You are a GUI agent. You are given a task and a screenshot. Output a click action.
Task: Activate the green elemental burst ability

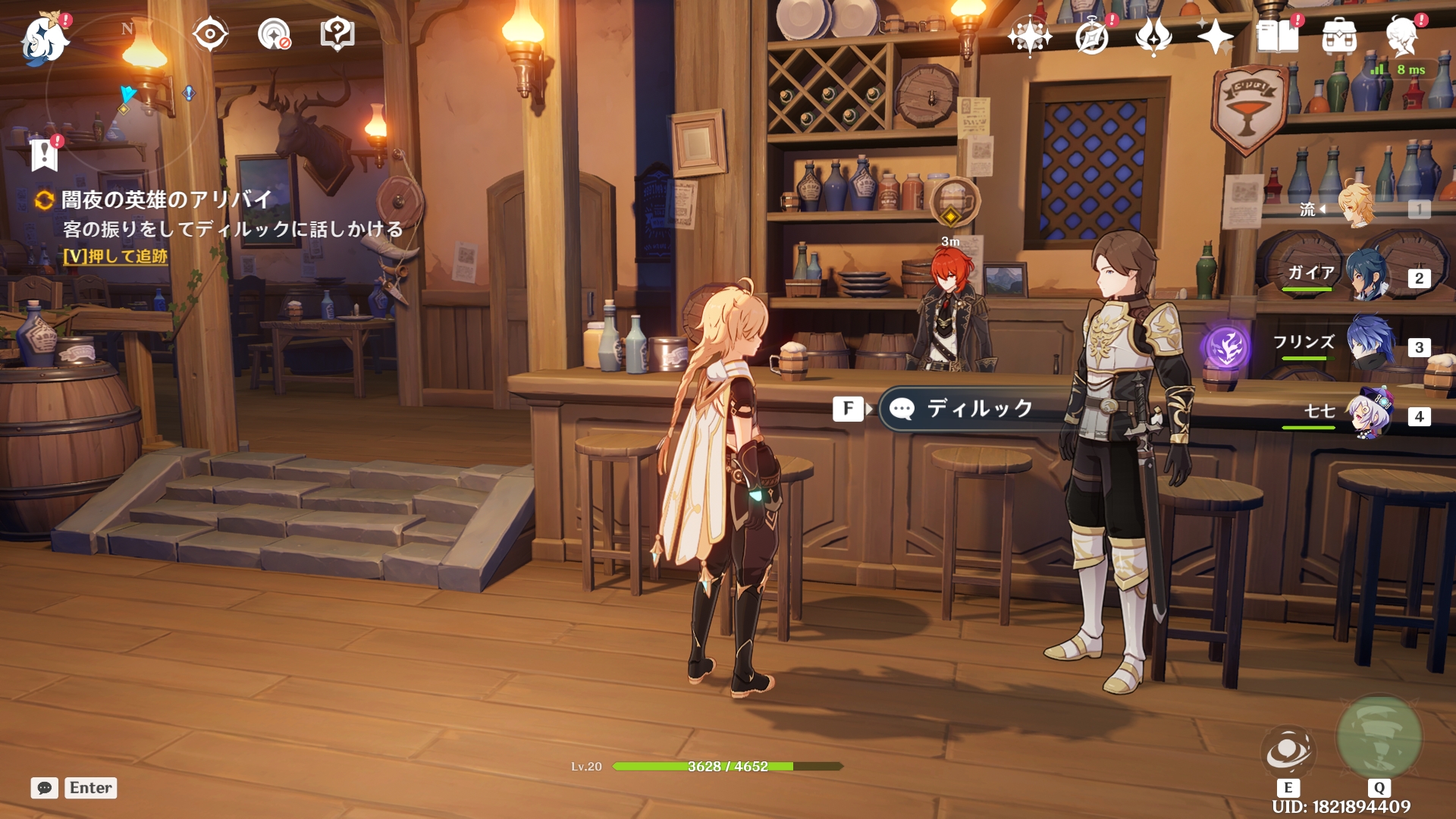(1379, 736)
